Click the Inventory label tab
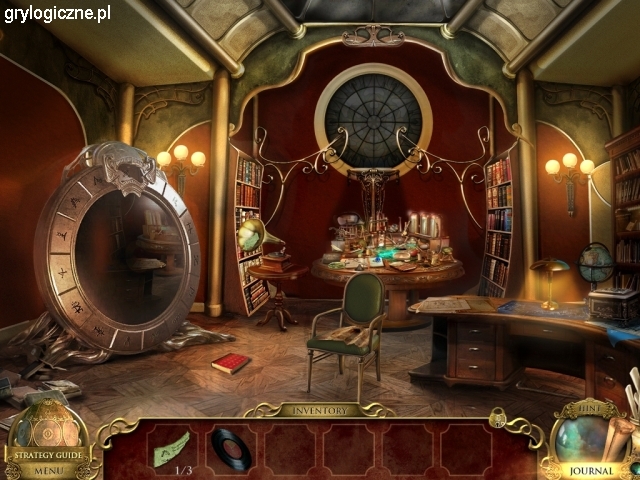The width and height of the screenshot is (640, 480). click(319, 411)
